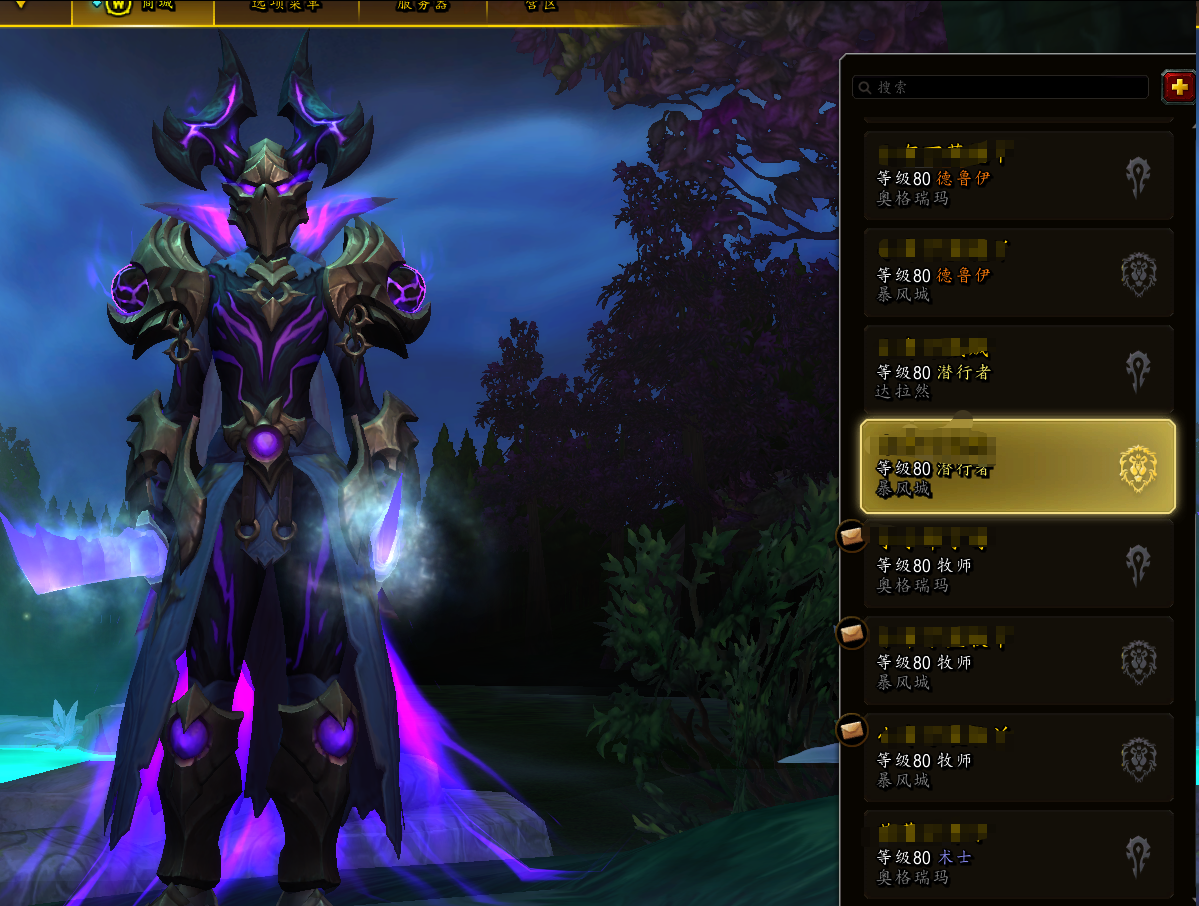Open the options menu (选项菜单) in the top bar
Screen dimensions: 1199x906
(286, 6)
